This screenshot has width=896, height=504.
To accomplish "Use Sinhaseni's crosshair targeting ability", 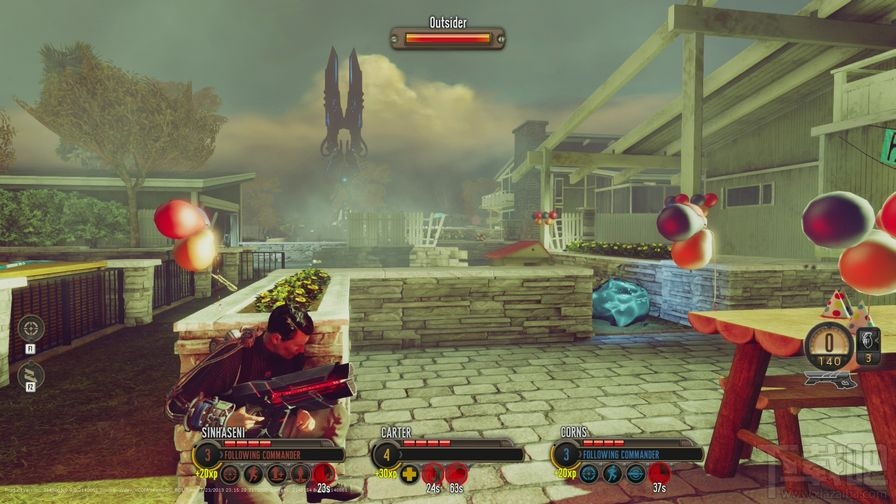I will 231,474.
